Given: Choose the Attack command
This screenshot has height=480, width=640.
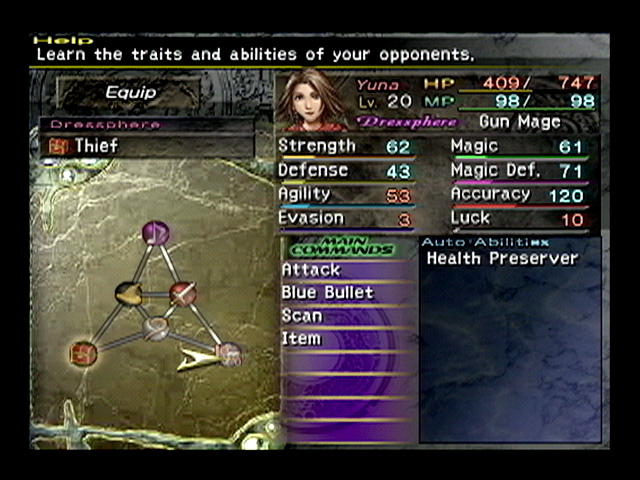Looking at the screenshot, I should tap(311, 270).
